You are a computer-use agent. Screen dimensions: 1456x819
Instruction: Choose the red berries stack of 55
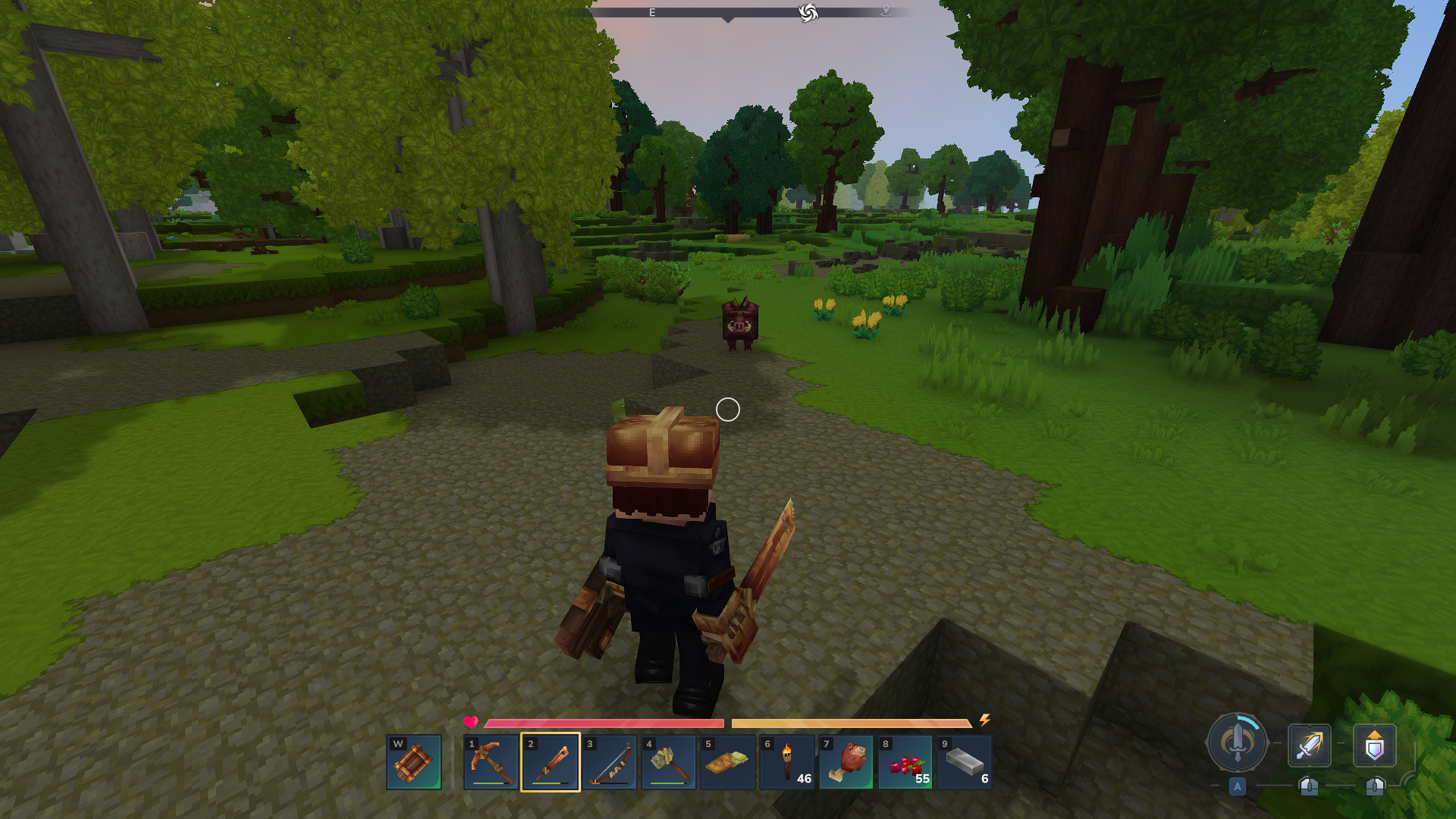click(x=905, y=761)
